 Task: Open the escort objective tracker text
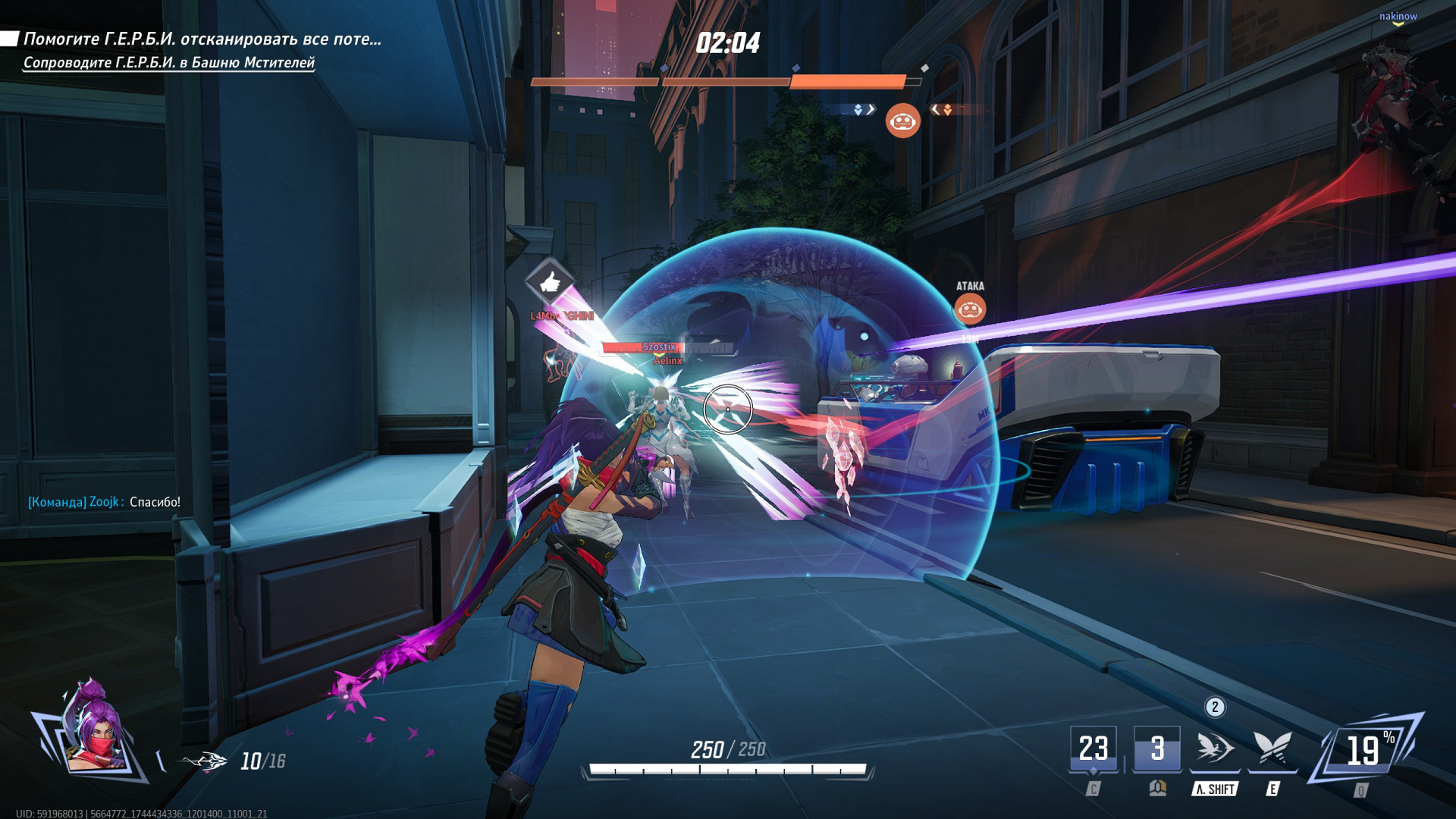[x=168, y=63]
